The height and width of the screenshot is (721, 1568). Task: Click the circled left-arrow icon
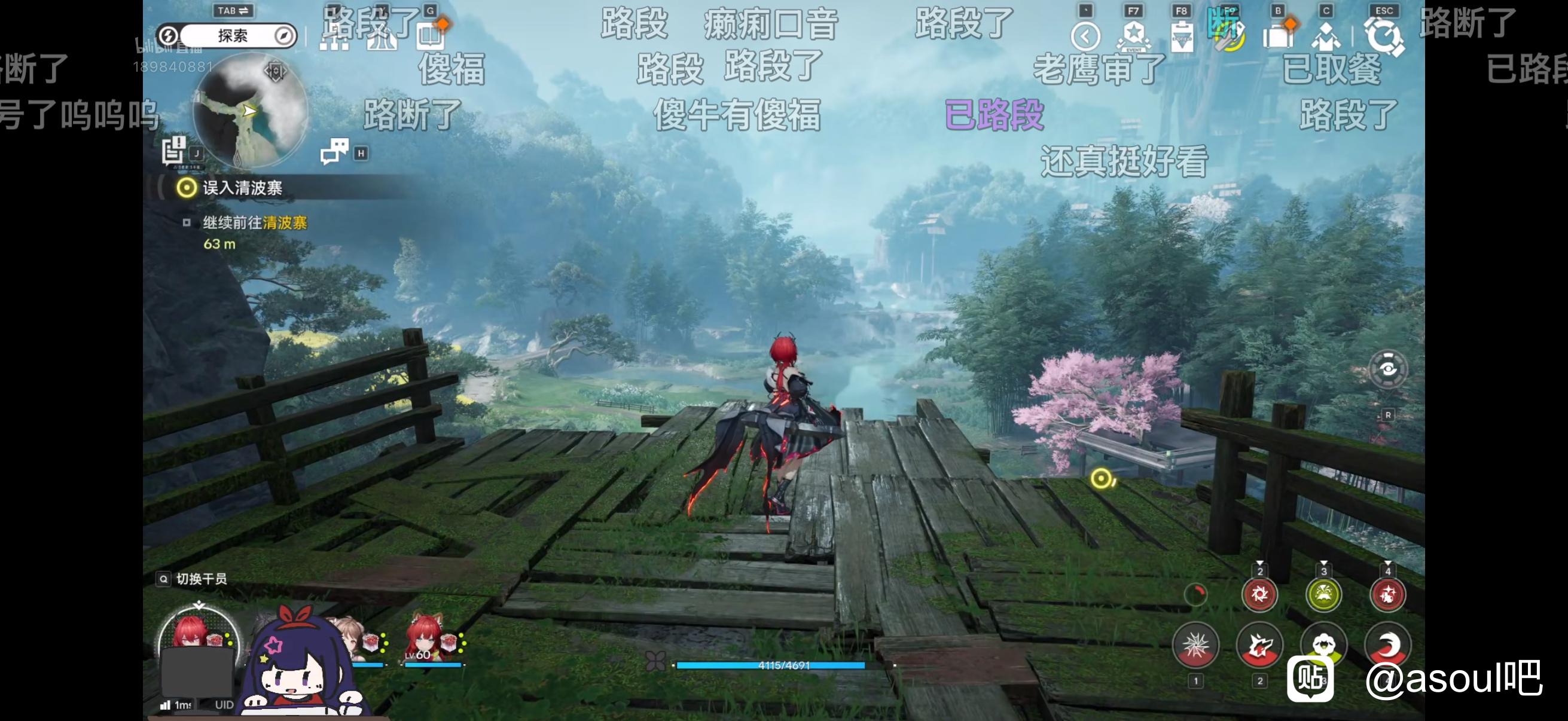coord(1085,36)
